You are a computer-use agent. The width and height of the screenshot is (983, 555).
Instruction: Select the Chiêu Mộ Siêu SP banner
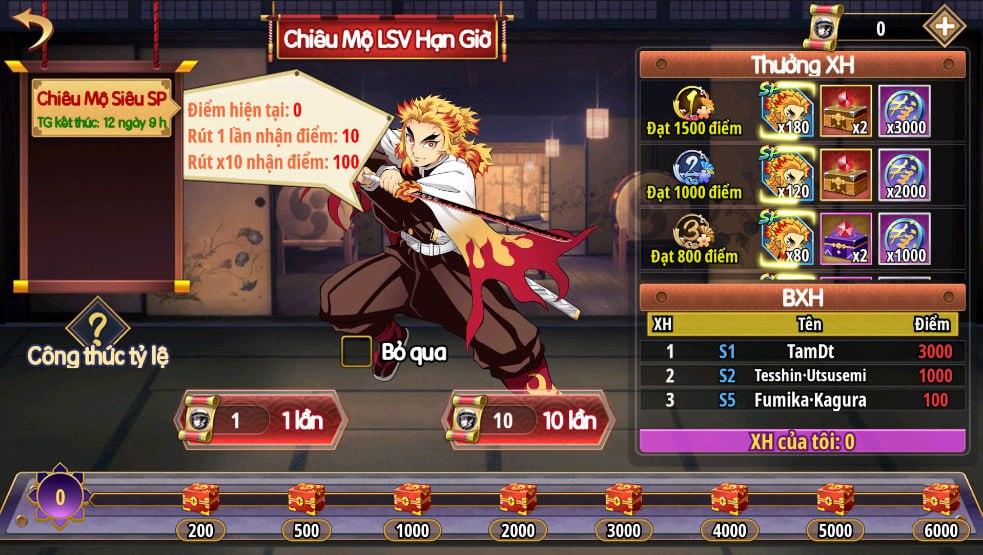point(101,108)
